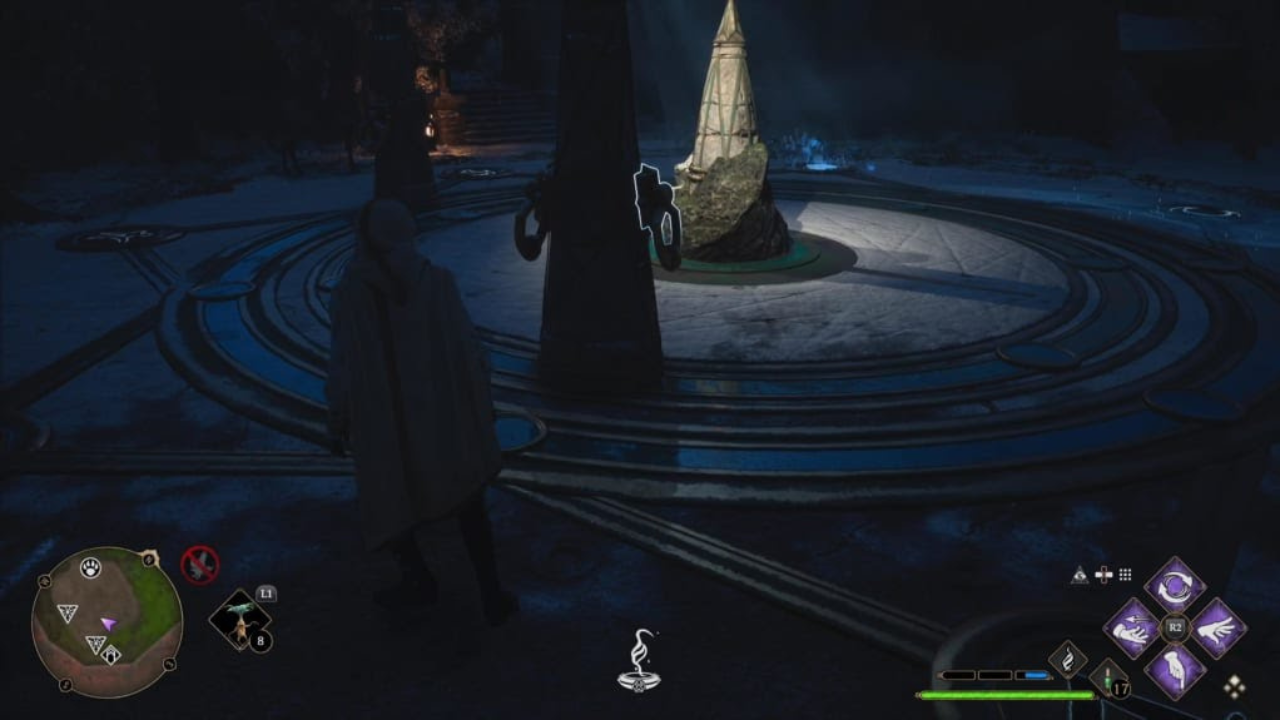
Task: Activate the circular arrows spell
Action: (1174, 585)
